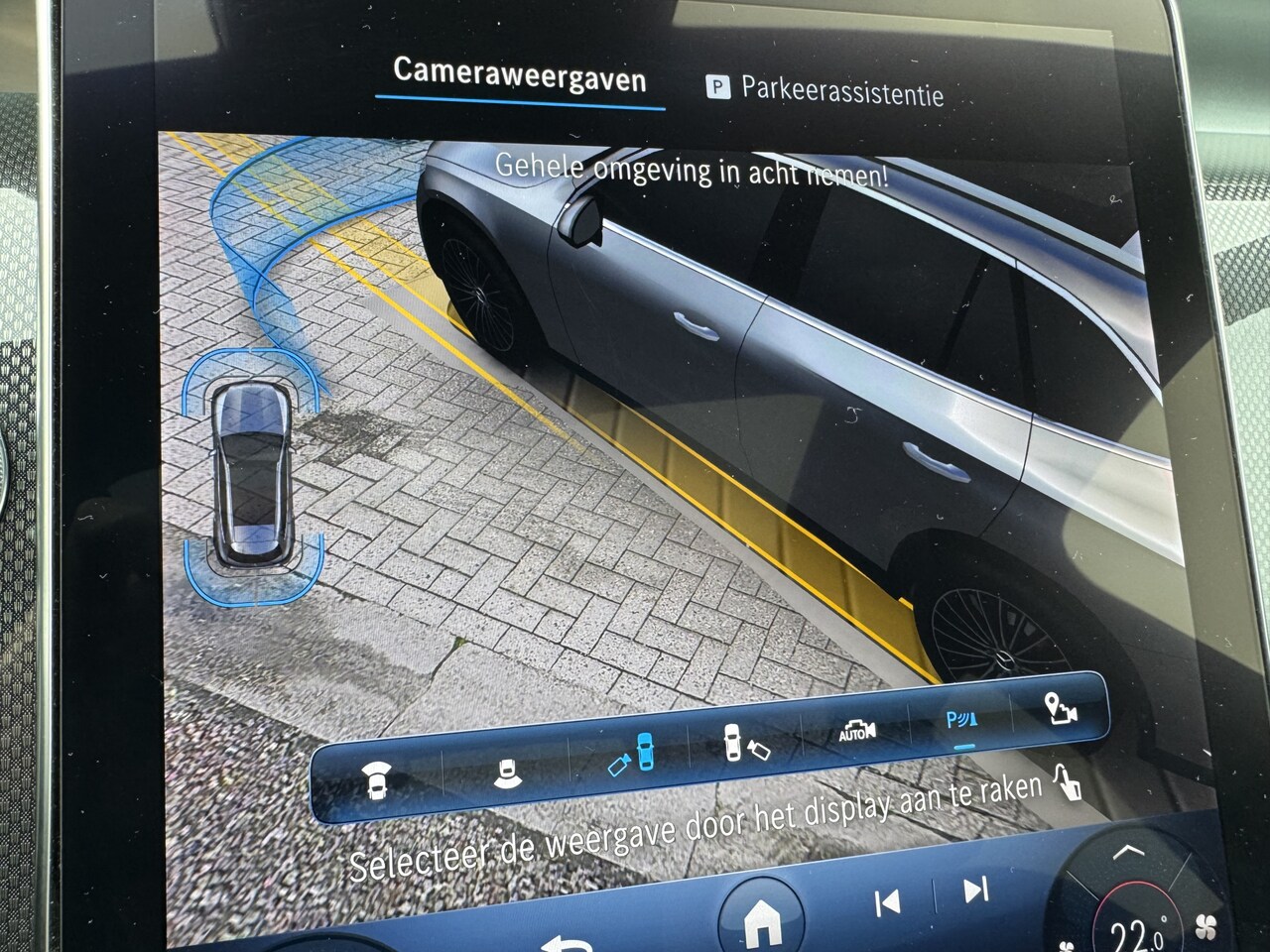The image size is (1270, 952).
Task: Go to the home screen
Action: point(762,922)
